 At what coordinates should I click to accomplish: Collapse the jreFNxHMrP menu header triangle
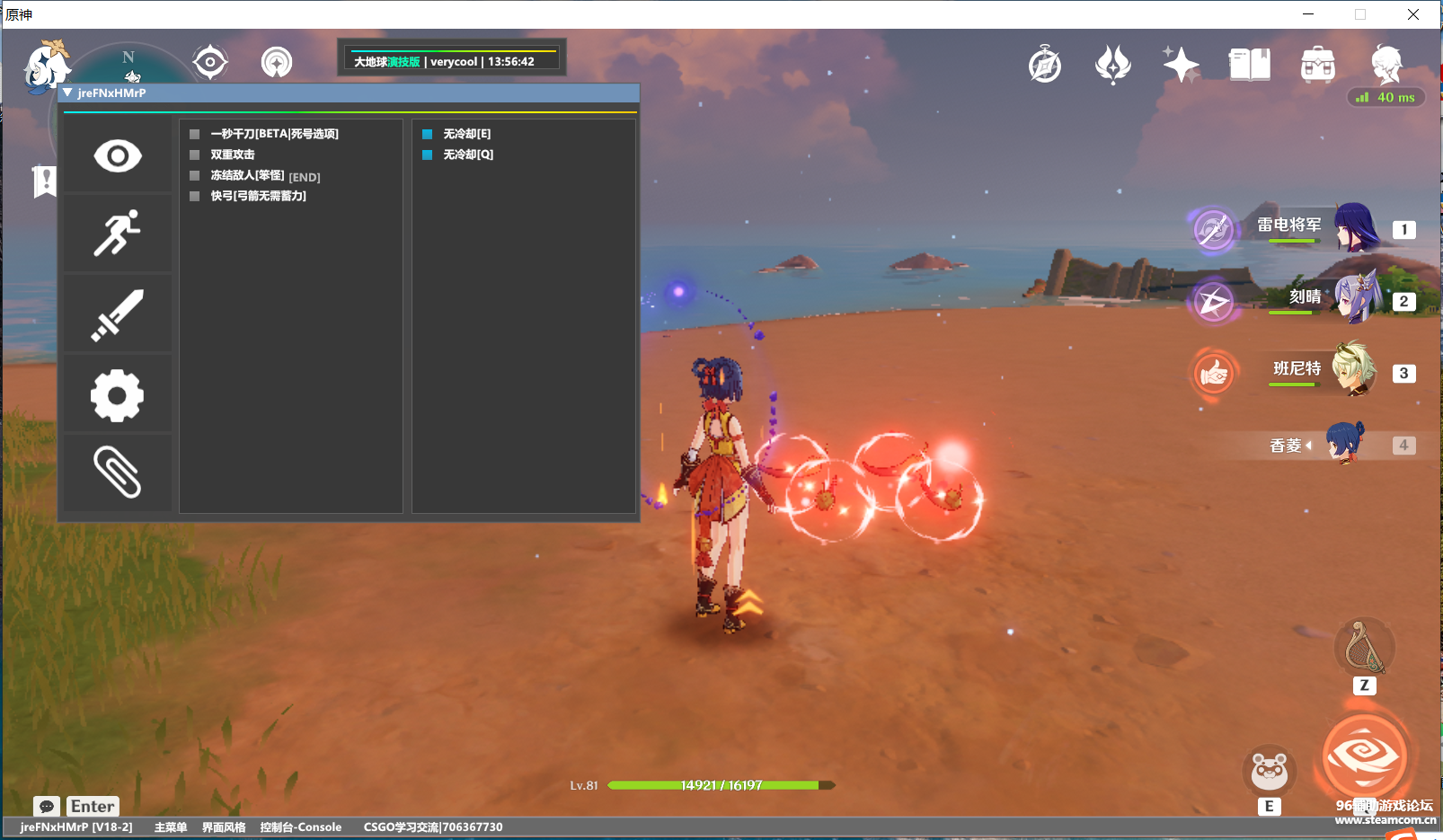(x=67, y=93)
